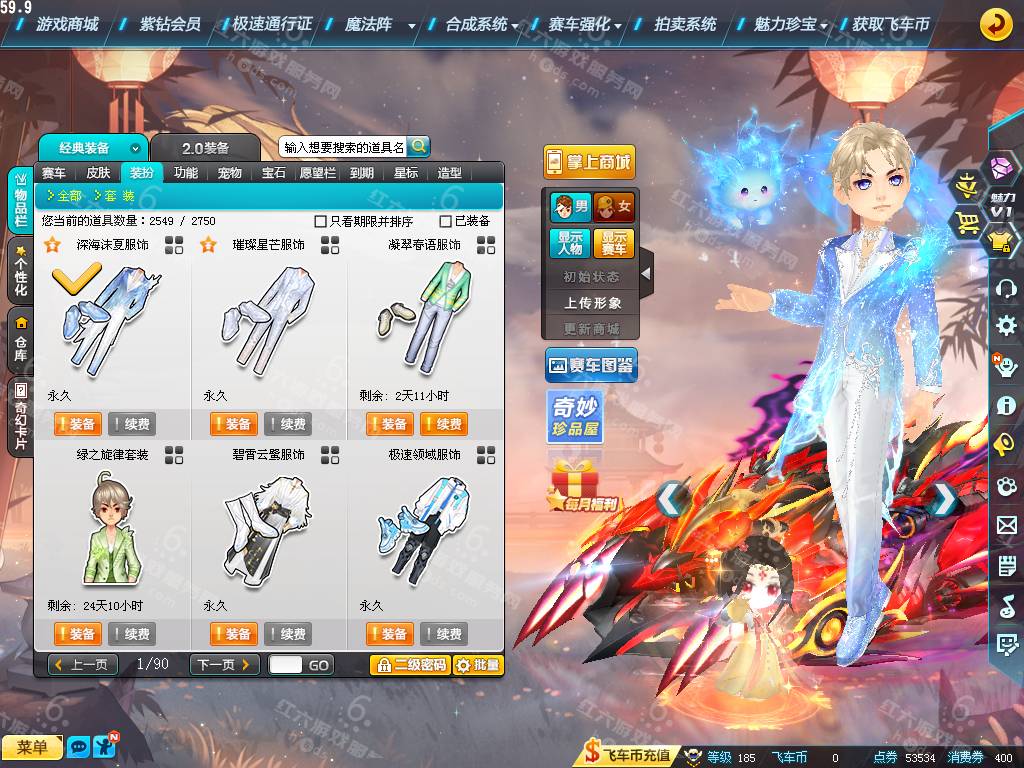Screen dimensions: 1024x768
Task: Toggle the 已装备 filter checkbox
Action: click(446, 221)
